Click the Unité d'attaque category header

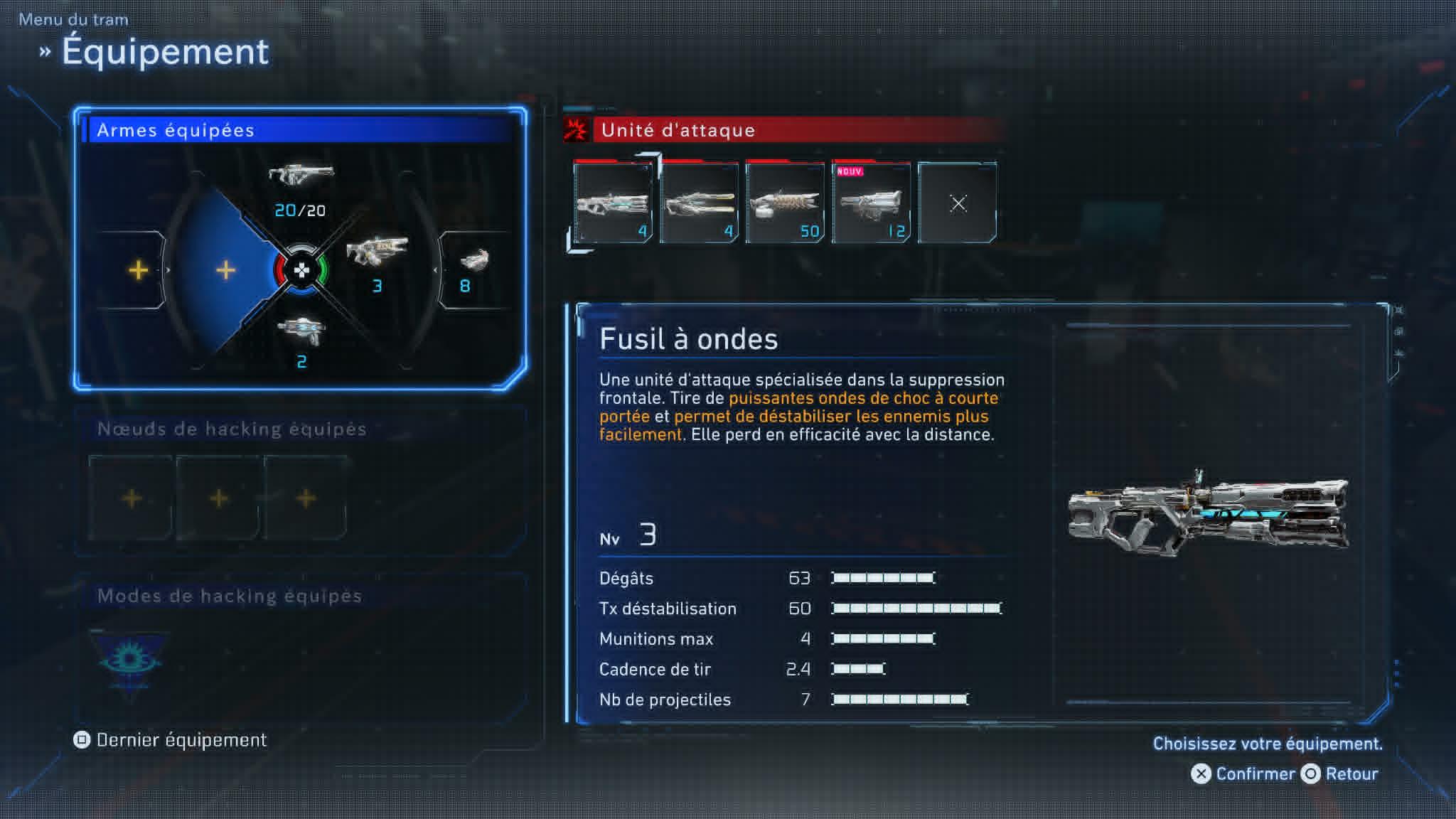click(x=678, y=130)
